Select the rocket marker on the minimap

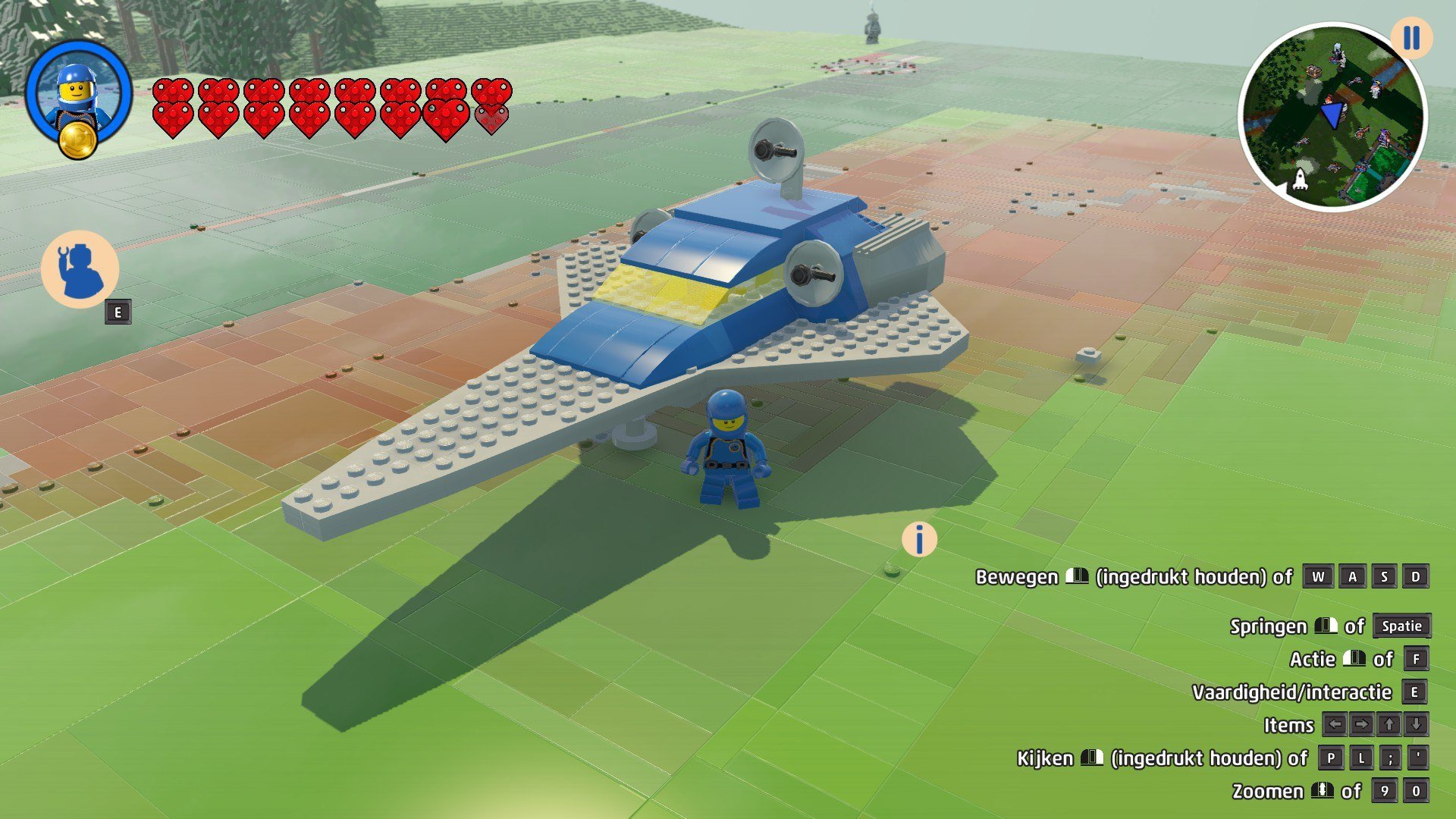(x=1300, y=180)
